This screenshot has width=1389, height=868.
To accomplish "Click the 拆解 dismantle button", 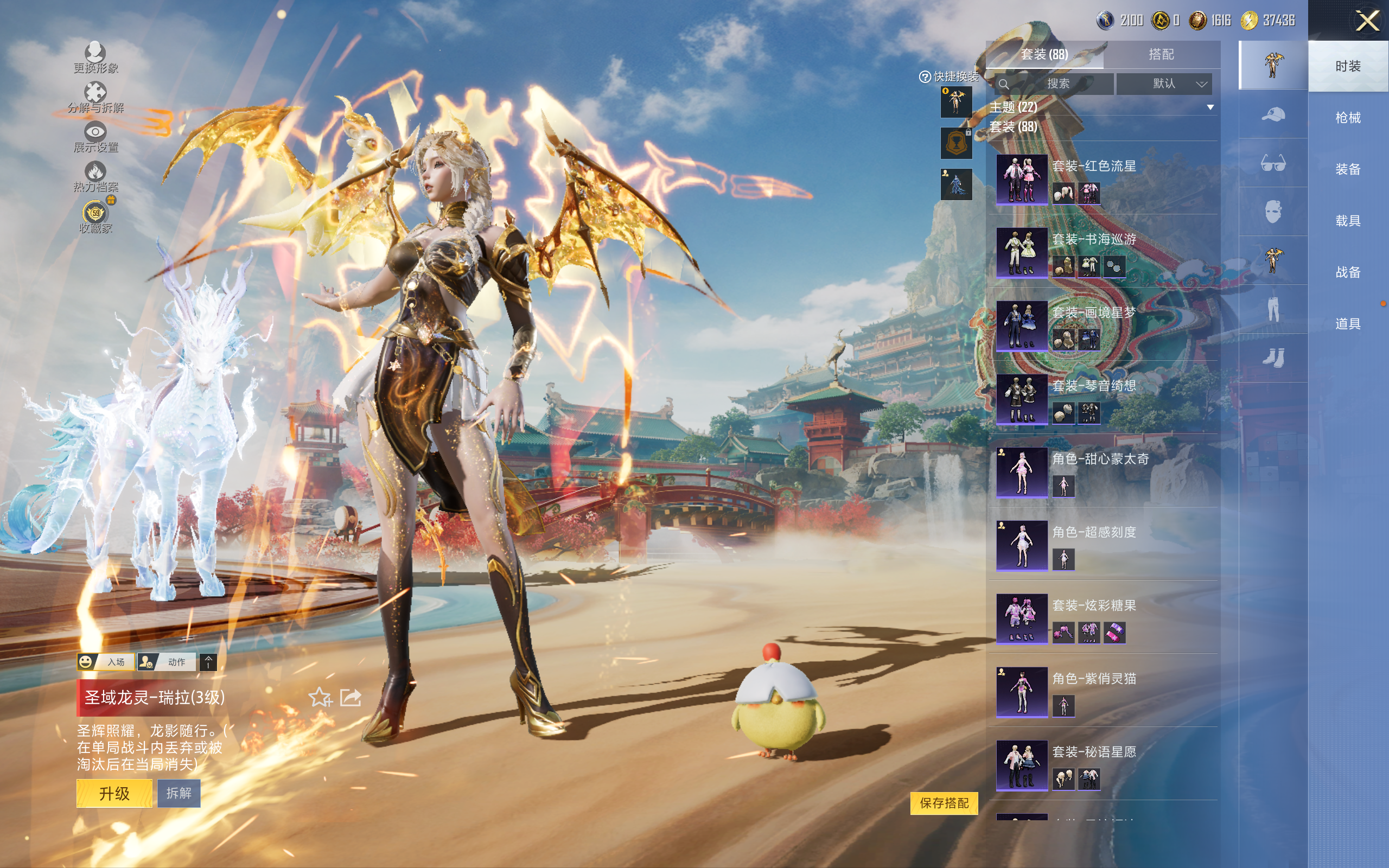I will (x=179, y=793).
